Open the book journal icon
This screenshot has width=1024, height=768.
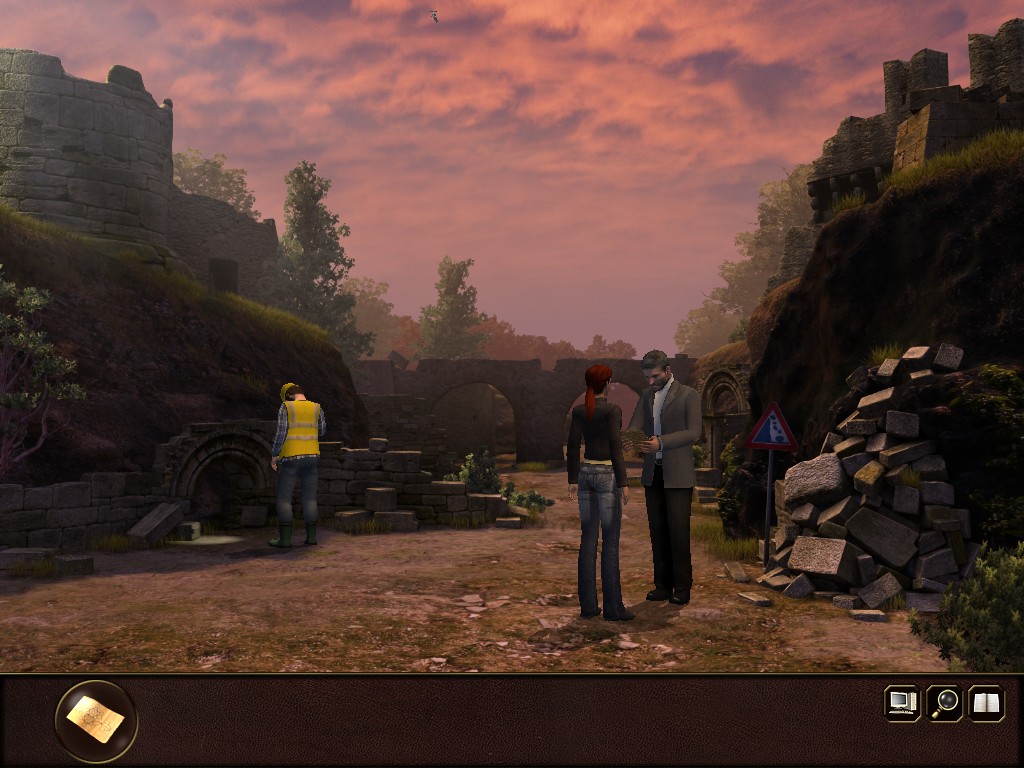click(986, 703)
